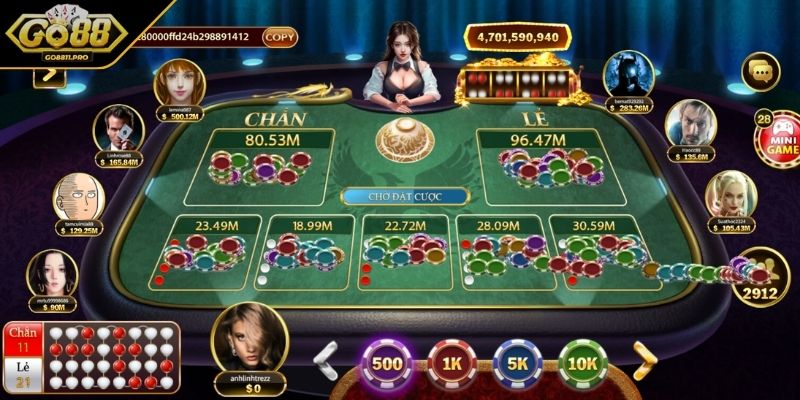The image size is (800, 400).
Task: Open the Mini Game button
Action: pos(778,138)
